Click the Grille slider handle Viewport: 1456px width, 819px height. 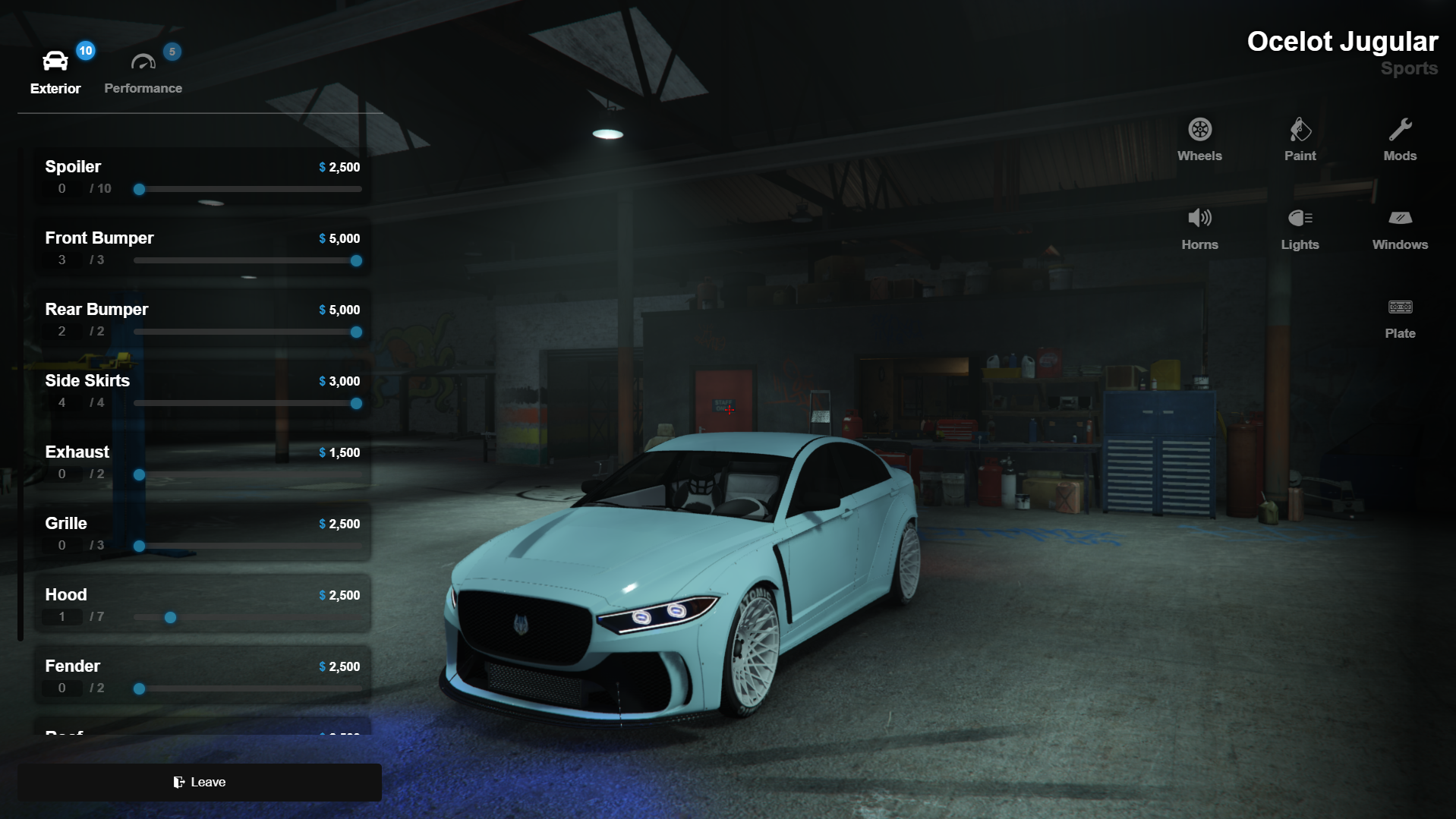click(140, 547)
